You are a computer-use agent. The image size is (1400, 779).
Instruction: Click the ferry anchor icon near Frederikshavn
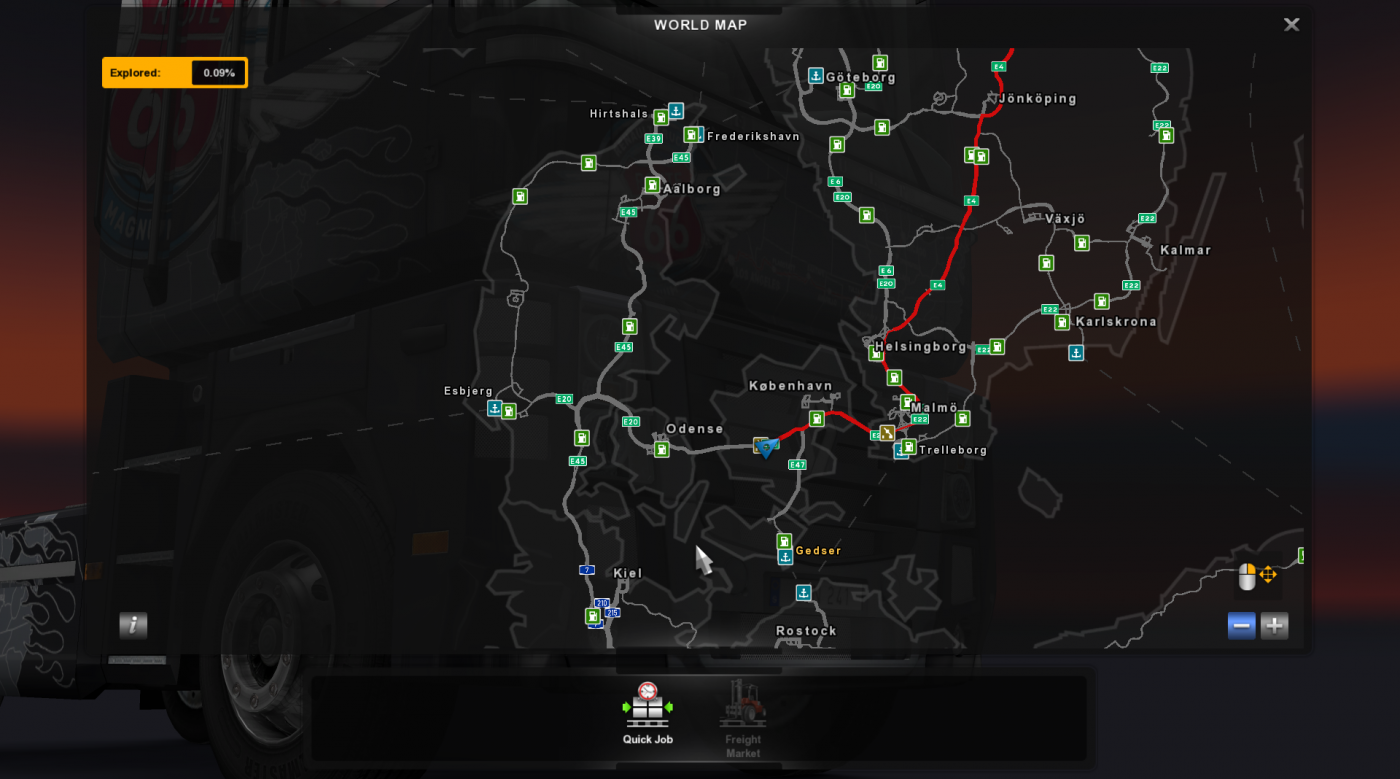coord(700,134)
